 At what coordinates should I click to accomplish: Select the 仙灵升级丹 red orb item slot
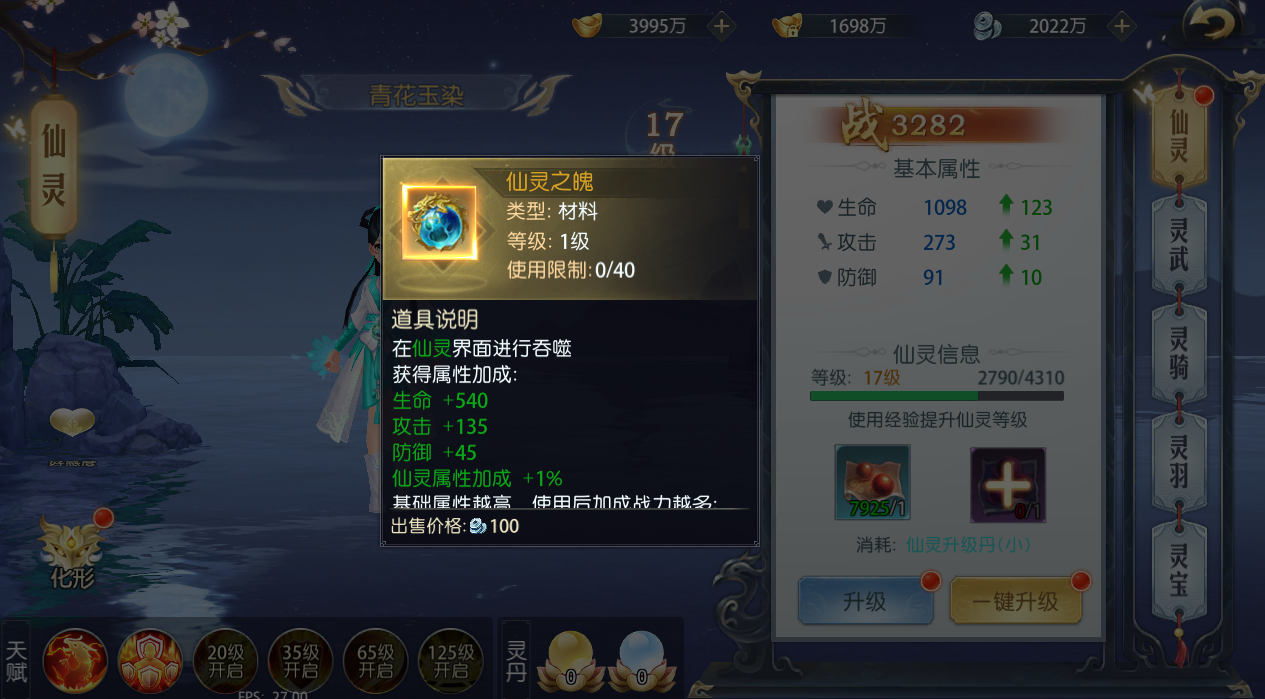pyautogui.click(x=872, y=483)
